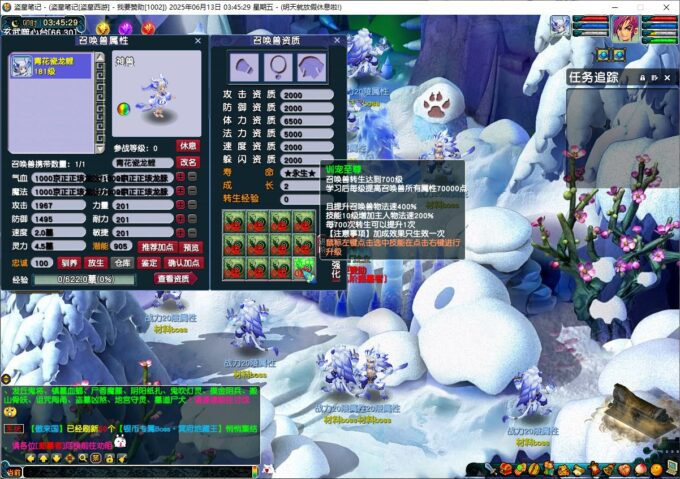Release the pet with 放生
Viewport: 680px width, 479px height.
tap(96, 263)
